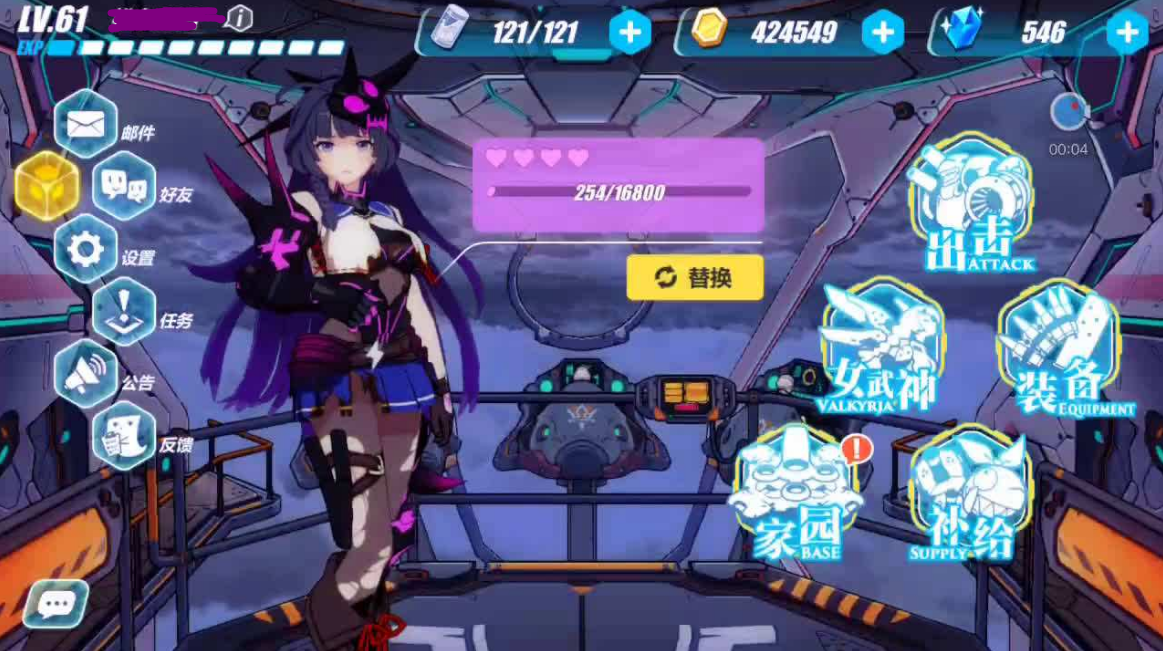Show the 公告 announcements
This screenshot has height=651, width=1163.
tap(86, 374)
